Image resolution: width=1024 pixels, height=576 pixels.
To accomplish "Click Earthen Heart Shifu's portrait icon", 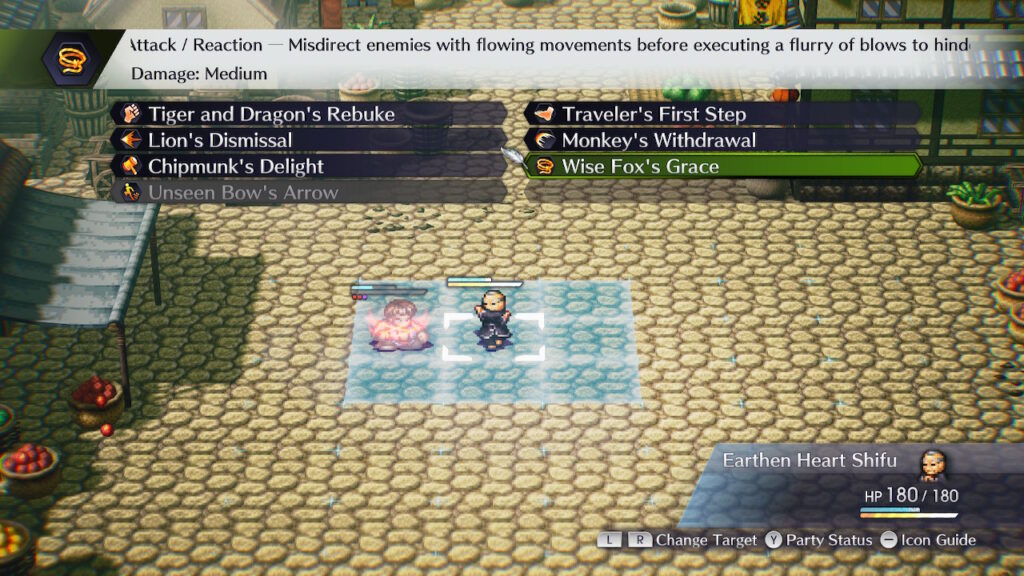I will pos(931,463).
